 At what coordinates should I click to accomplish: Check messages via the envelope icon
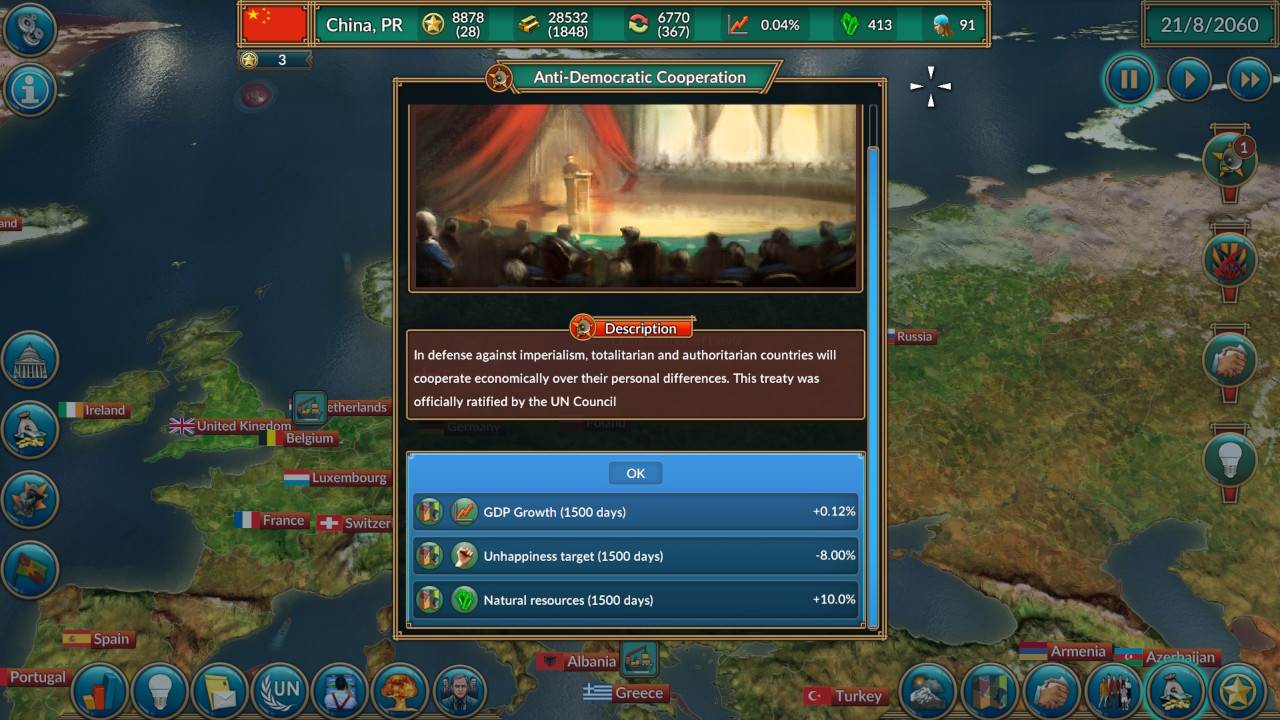pyautogui.click(x=220, y=691)
